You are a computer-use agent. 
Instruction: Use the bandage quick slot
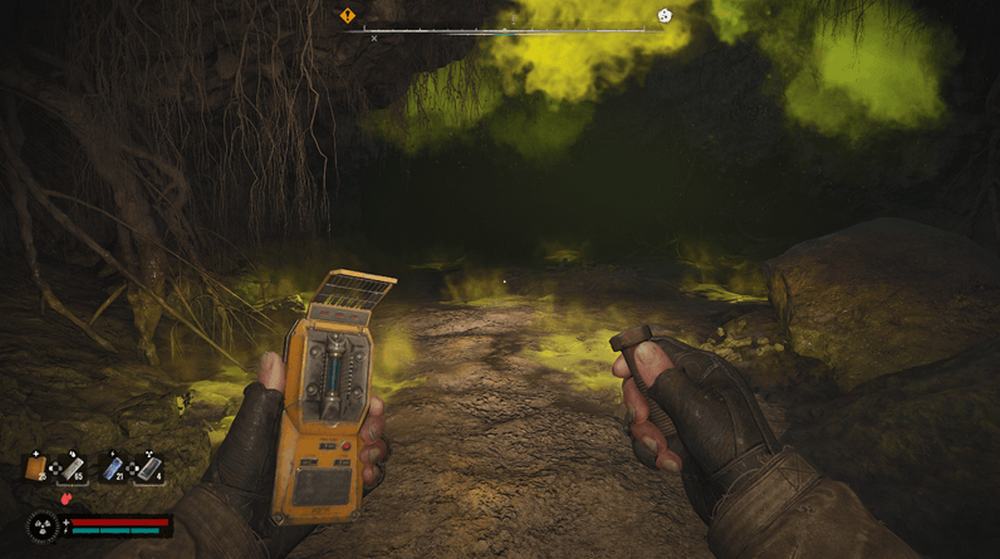(x=71, y=467)
